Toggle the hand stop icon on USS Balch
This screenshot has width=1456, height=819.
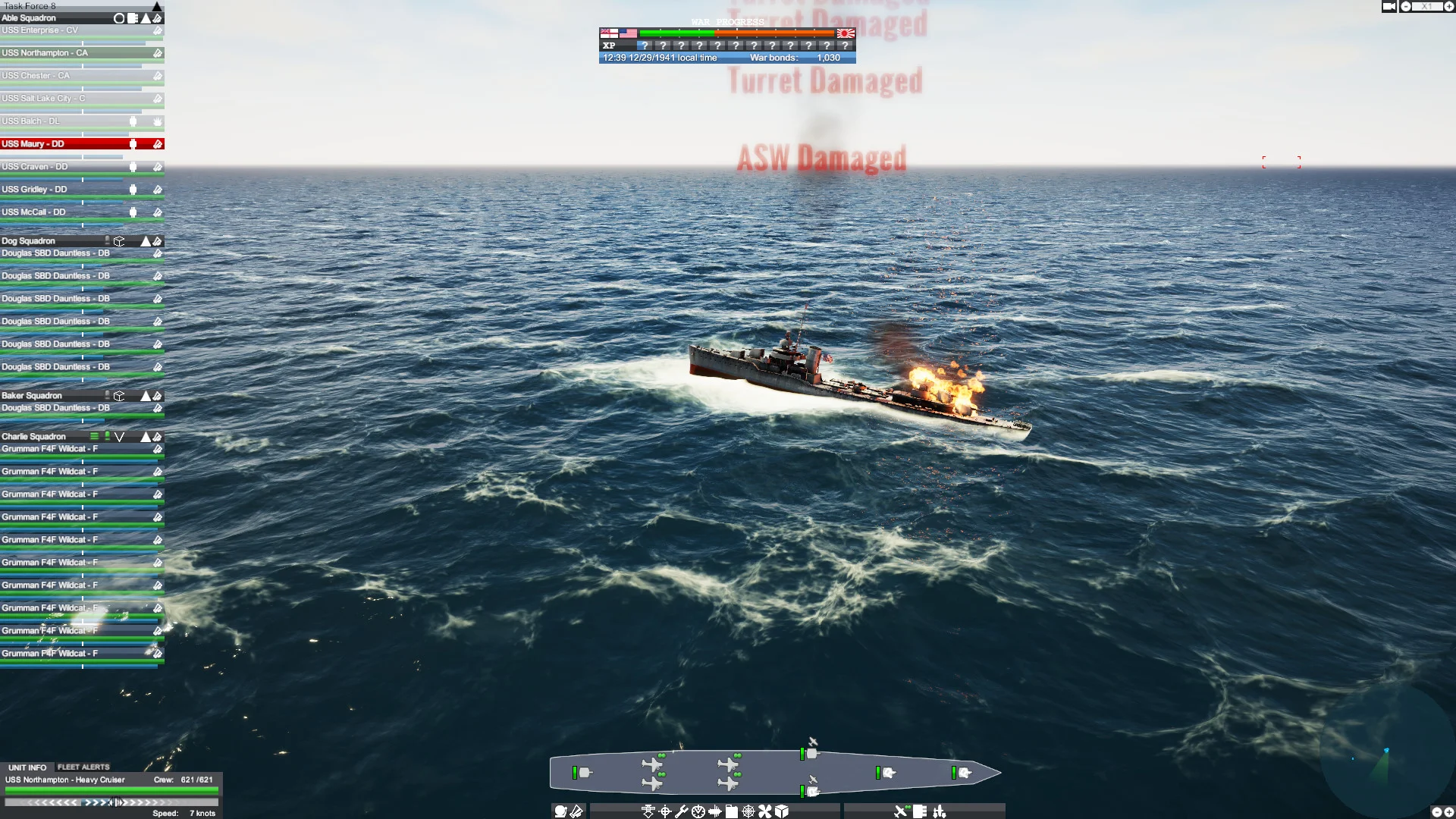click(158, 122)
